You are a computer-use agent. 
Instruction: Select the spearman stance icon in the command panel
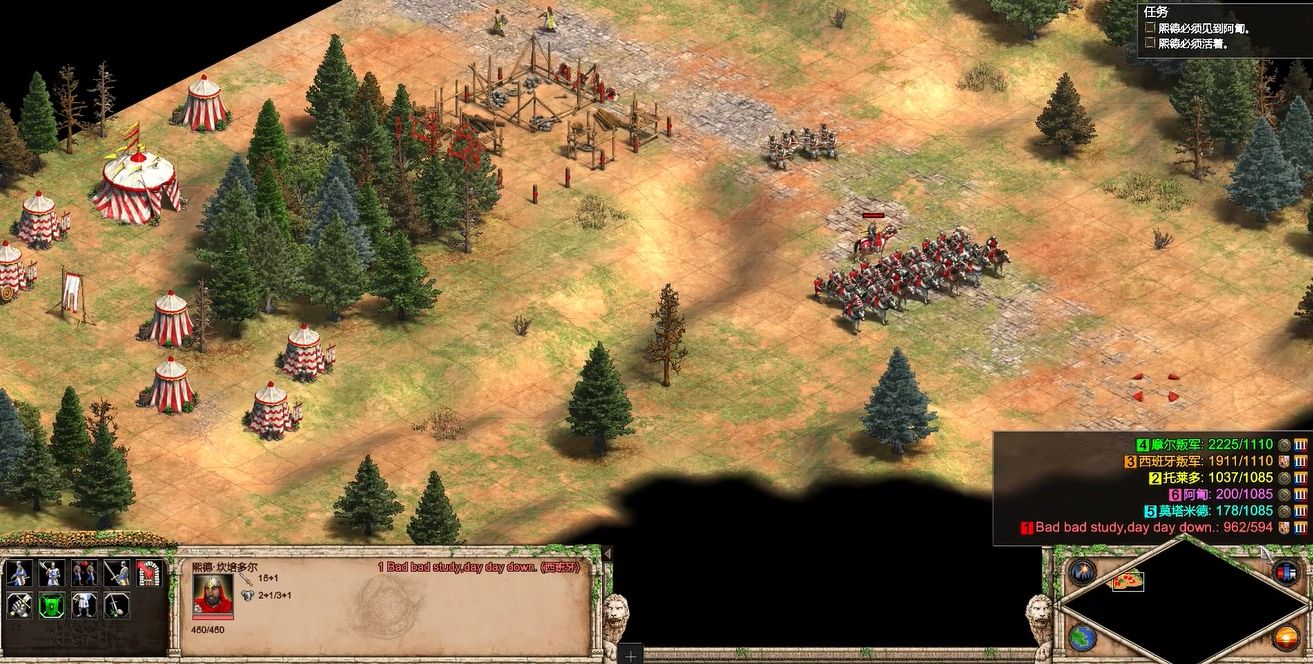click(x=20, y=573)
